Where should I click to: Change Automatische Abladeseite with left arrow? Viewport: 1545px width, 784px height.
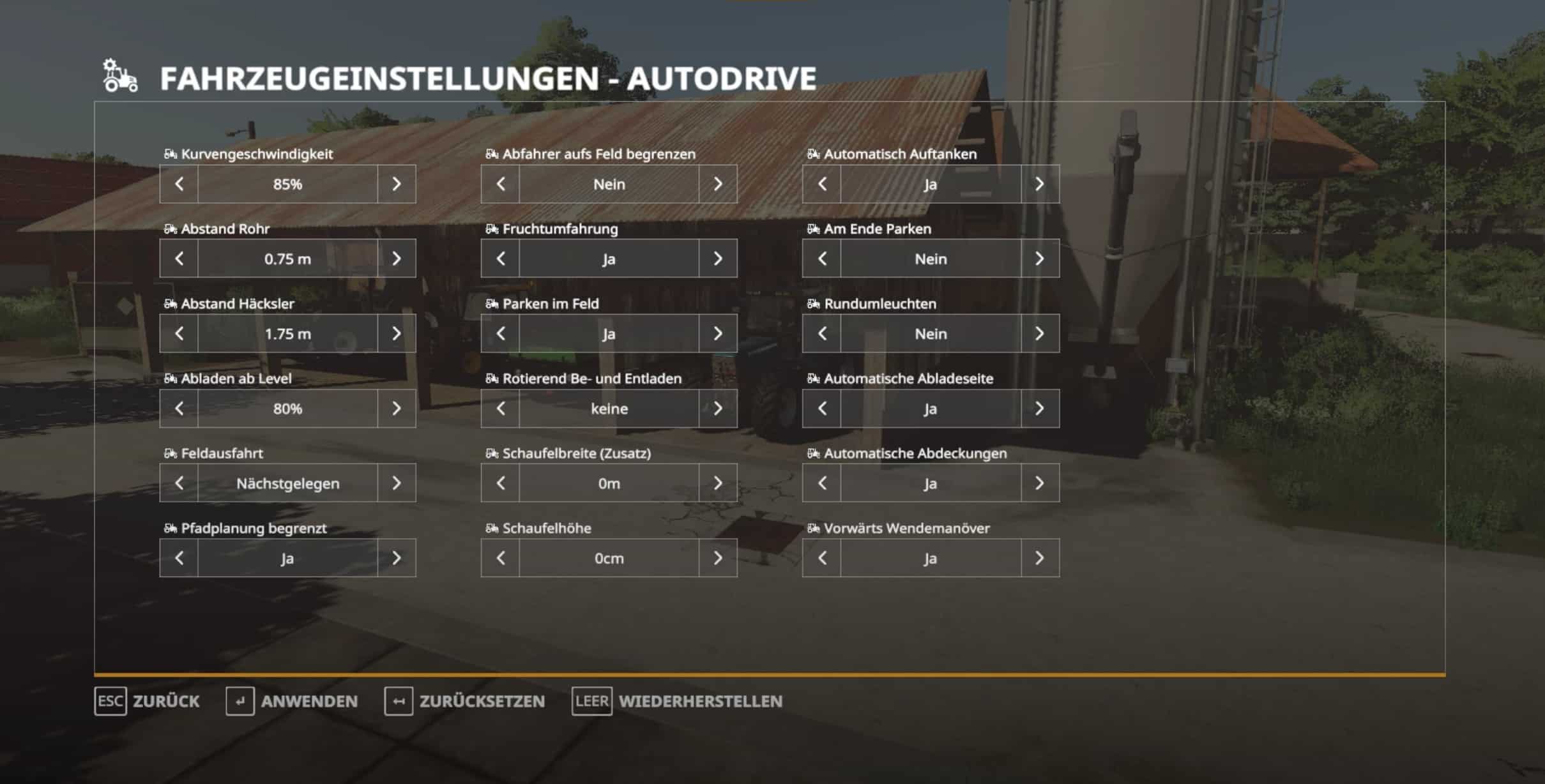tap(822, 409)
